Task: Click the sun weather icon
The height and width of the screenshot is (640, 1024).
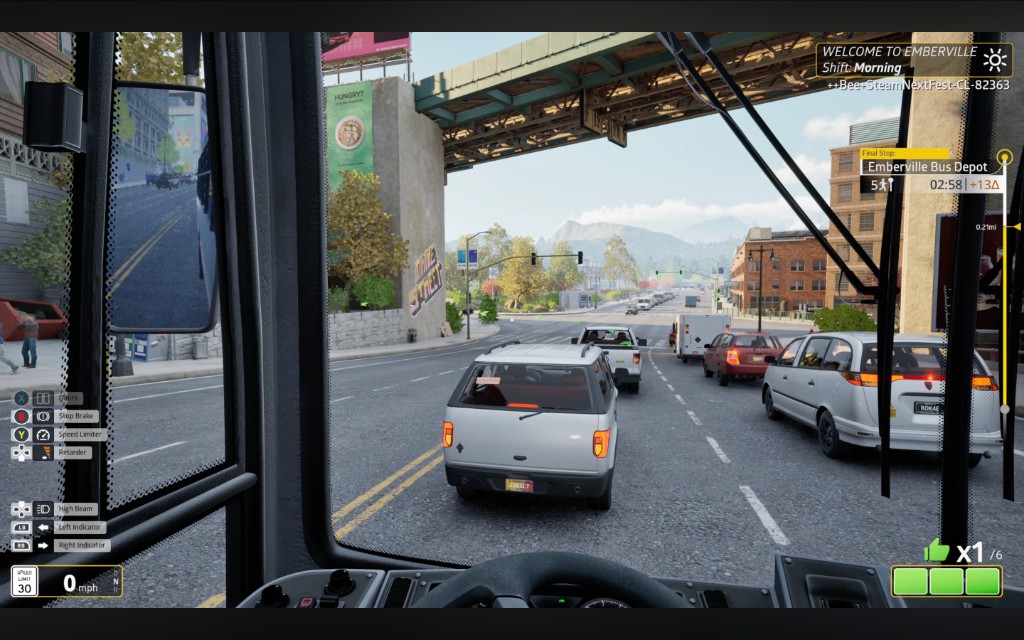Action: point(995,58)
